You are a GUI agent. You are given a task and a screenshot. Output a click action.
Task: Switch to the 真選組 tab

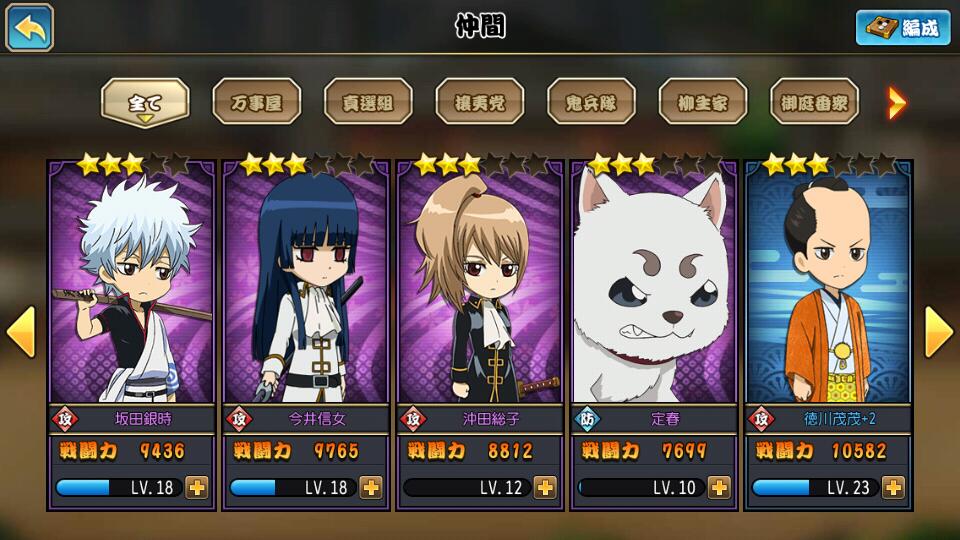(368, 102)
